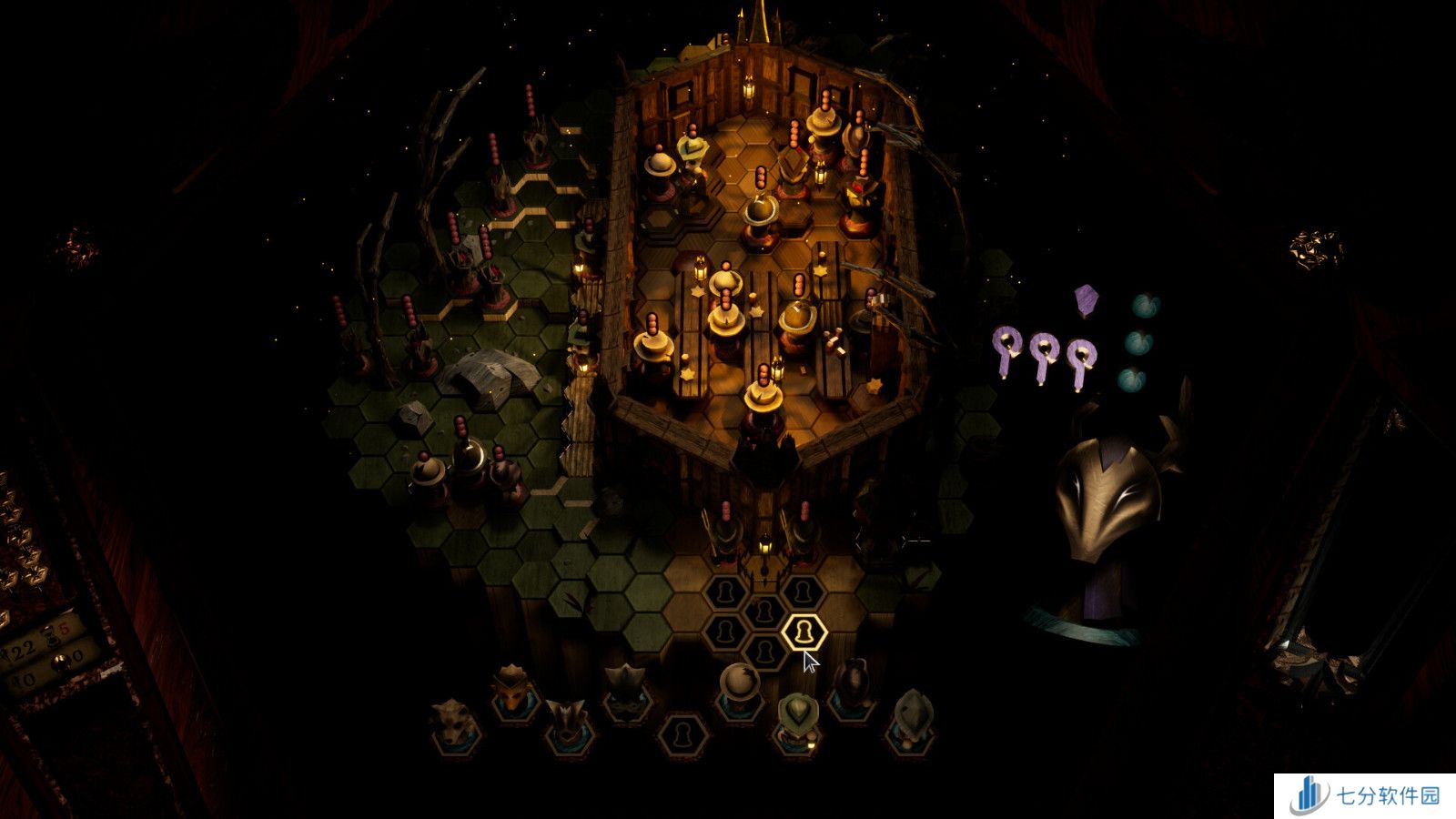Click the empty keyhole slot in the reserve tray
This screenshot has height=819, width=1456.
click(681, 733)
